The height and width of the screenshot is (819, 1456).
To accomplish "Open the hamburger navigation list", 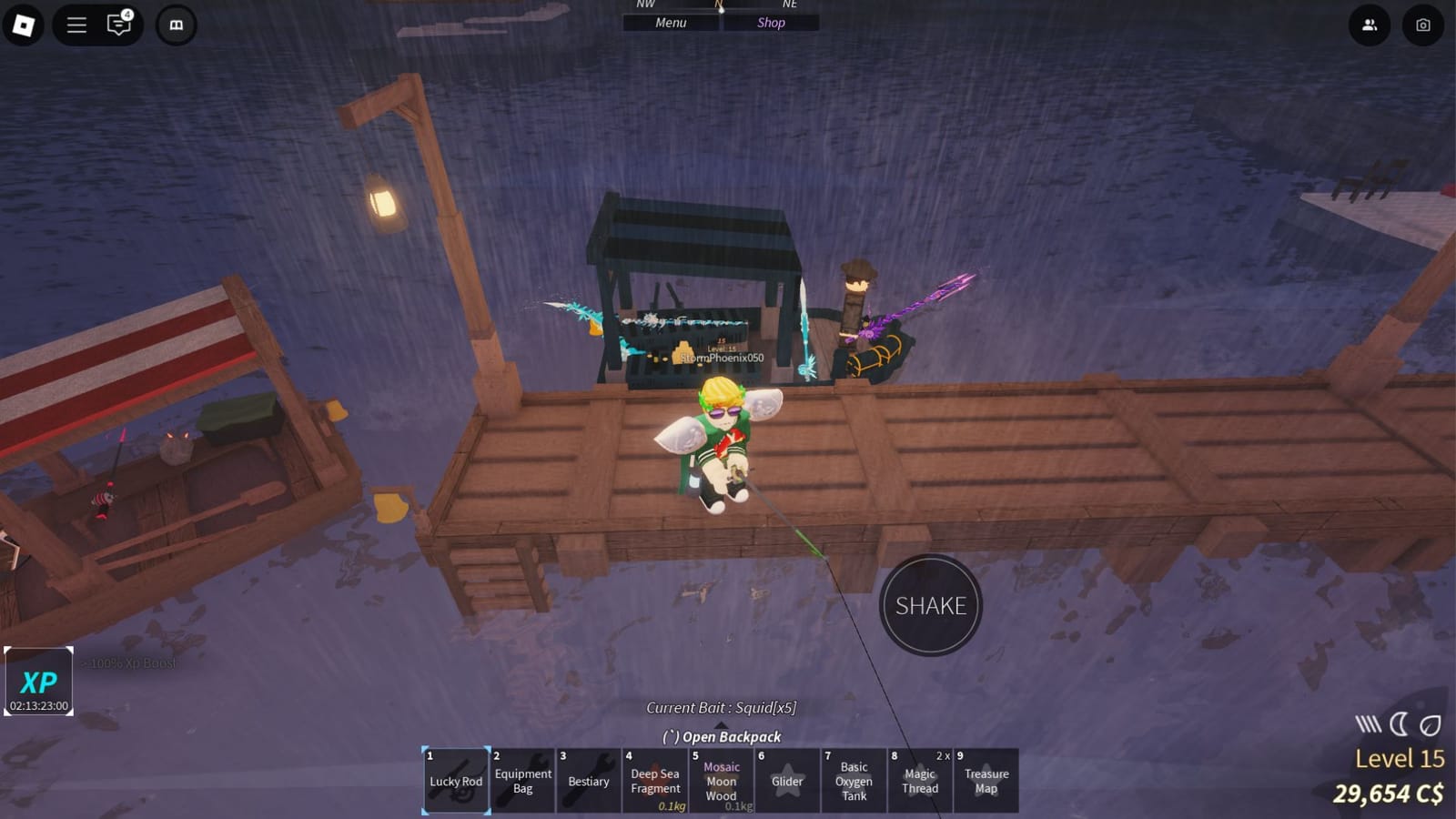I will click(x=76, y=25).
